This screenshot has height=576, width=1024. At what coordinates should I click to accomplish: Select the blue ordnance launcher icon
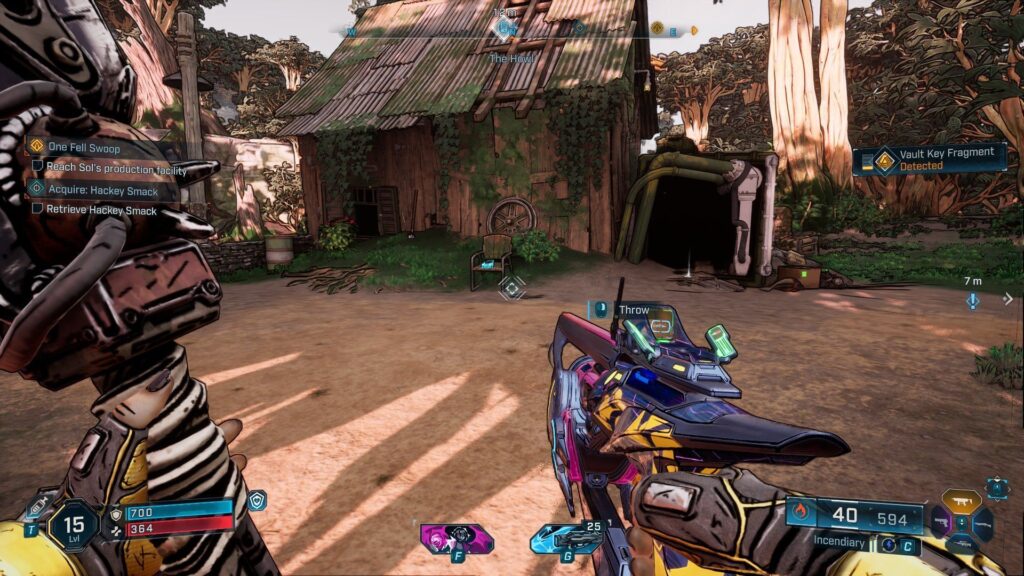pos(566,539)
